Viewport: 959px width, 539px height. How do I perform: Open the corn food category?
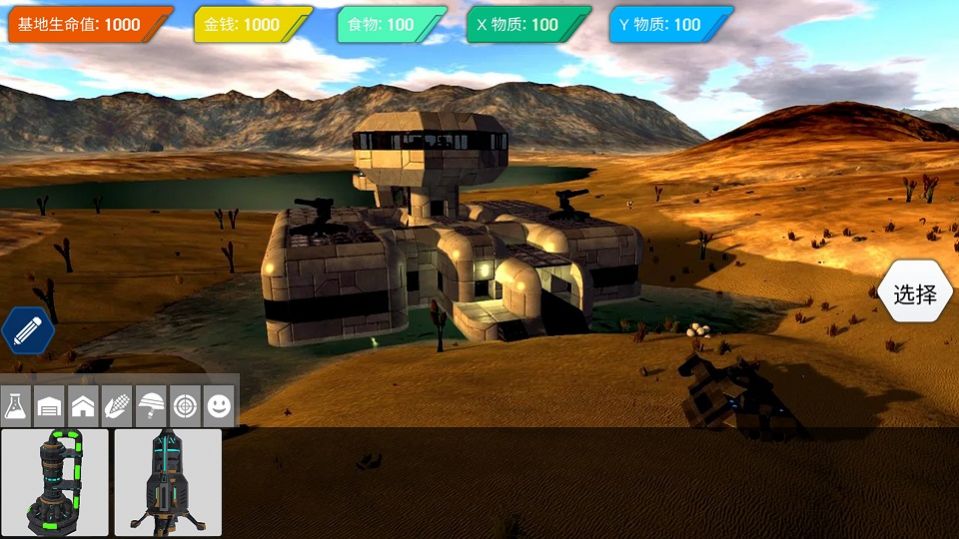(118, 406)
